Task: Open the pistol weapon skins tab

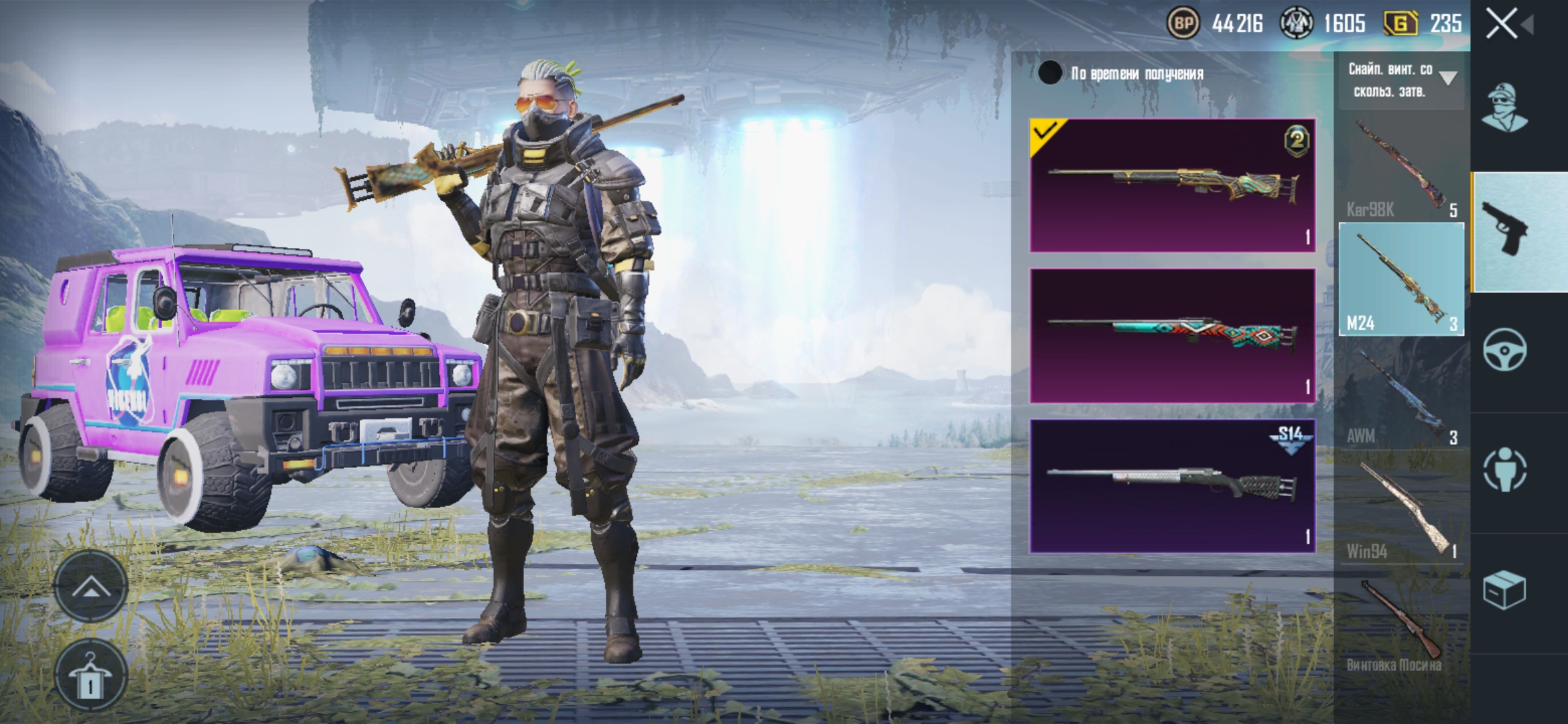Action: (x=1505, y=229)
